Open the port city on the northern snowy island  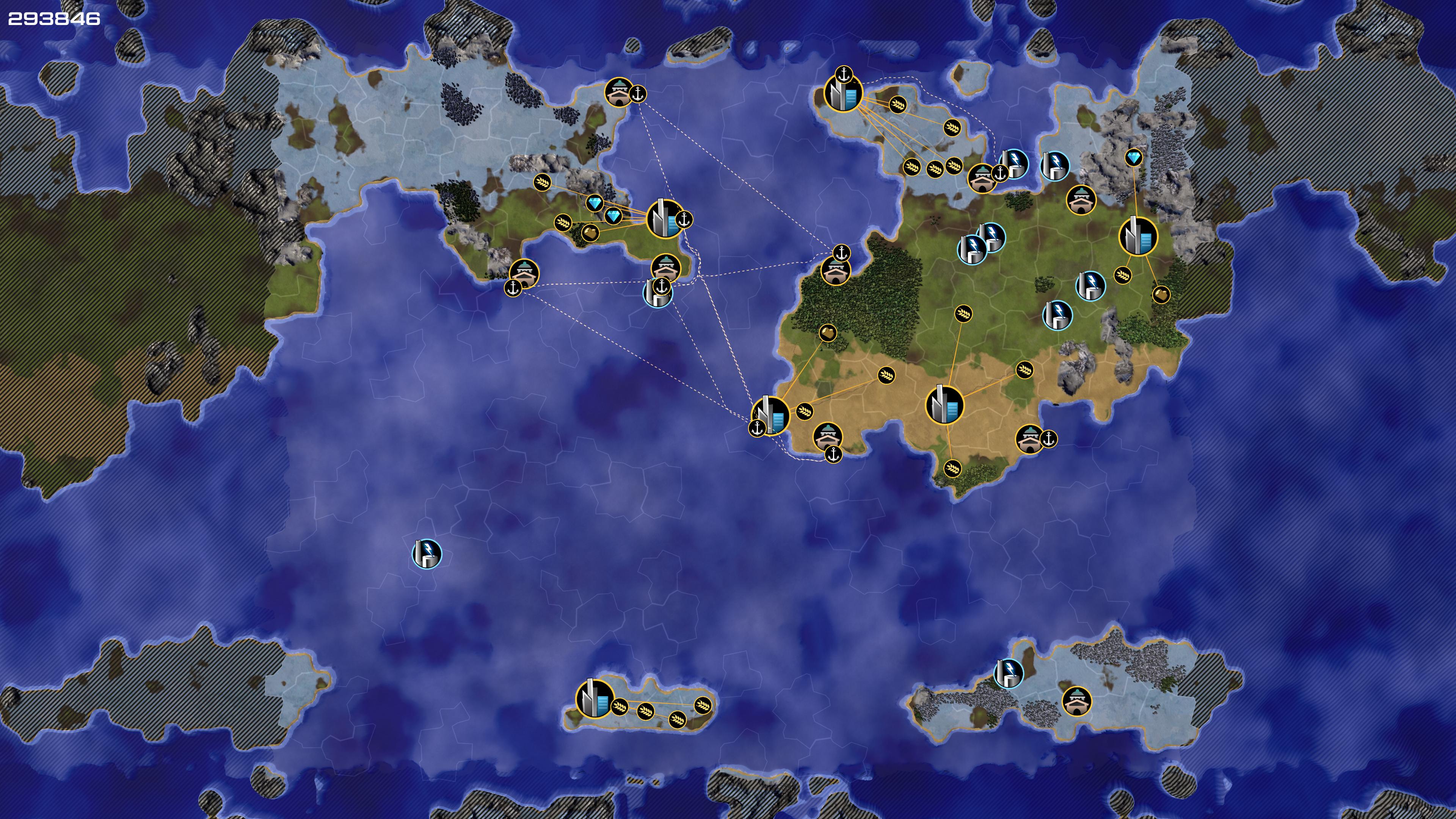pyautogui.click(x=843, y=93)
